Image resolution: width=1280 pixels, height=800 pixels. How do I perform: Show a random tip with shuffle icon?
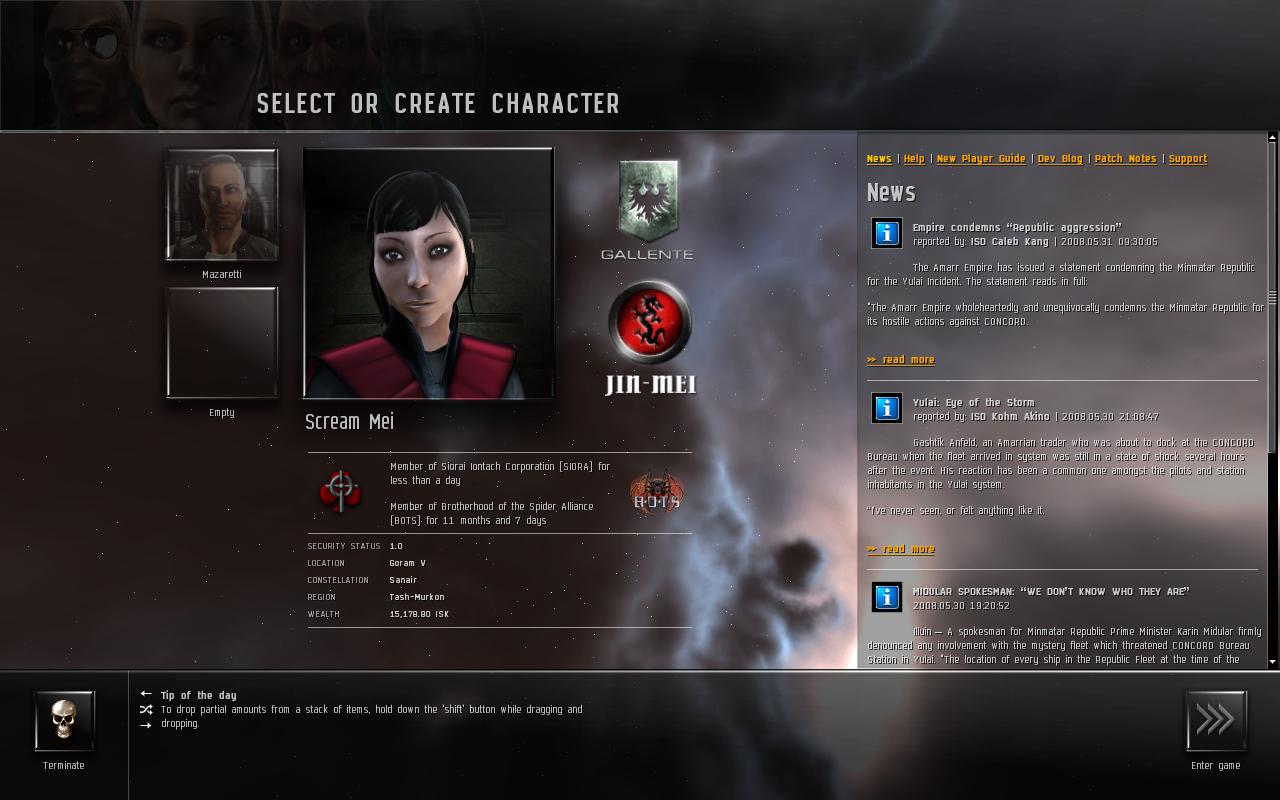click(146, 709)
